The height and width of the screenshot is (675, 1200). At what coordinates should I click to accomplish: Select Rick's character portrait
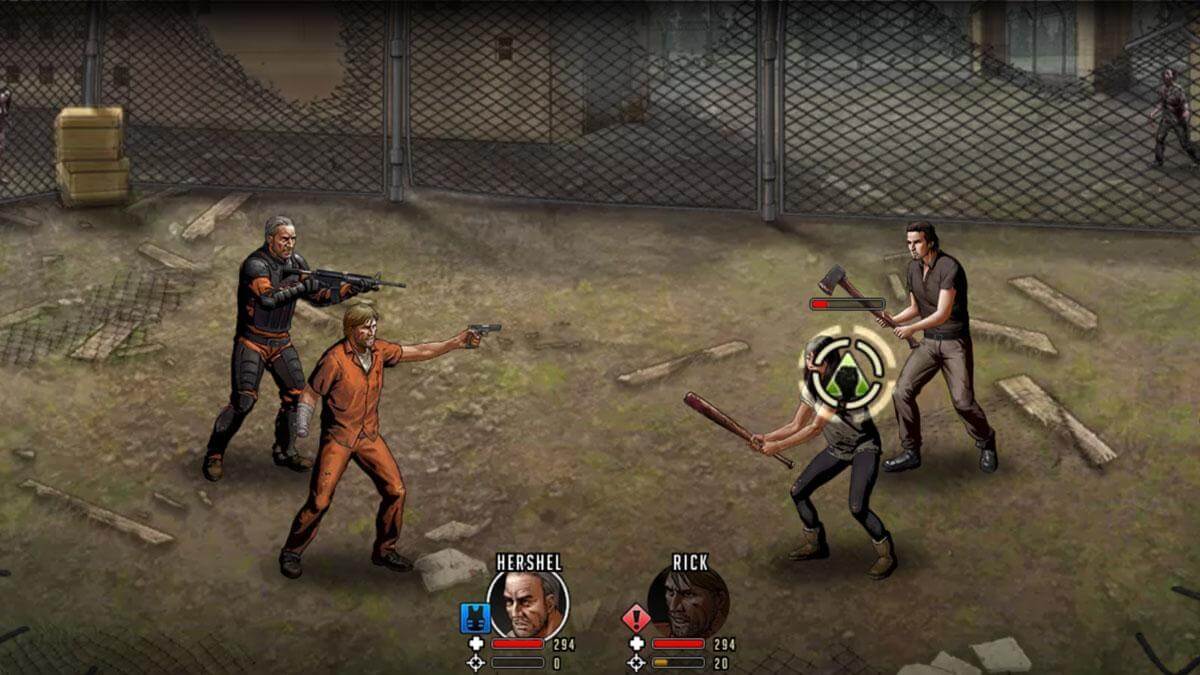click(688, 602)
